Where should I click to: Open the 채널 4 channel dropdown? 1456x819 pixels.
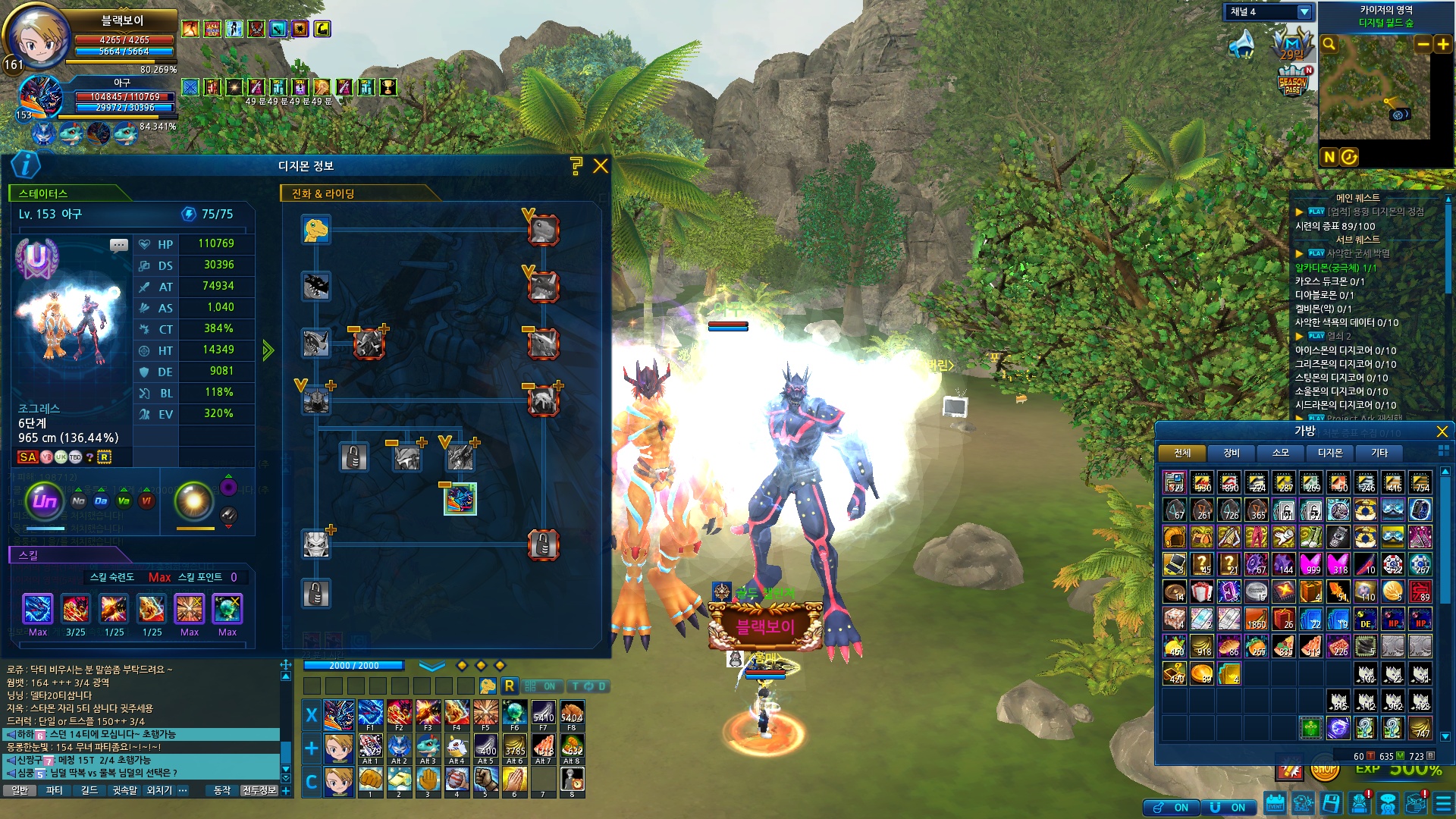pos(1304,12)
